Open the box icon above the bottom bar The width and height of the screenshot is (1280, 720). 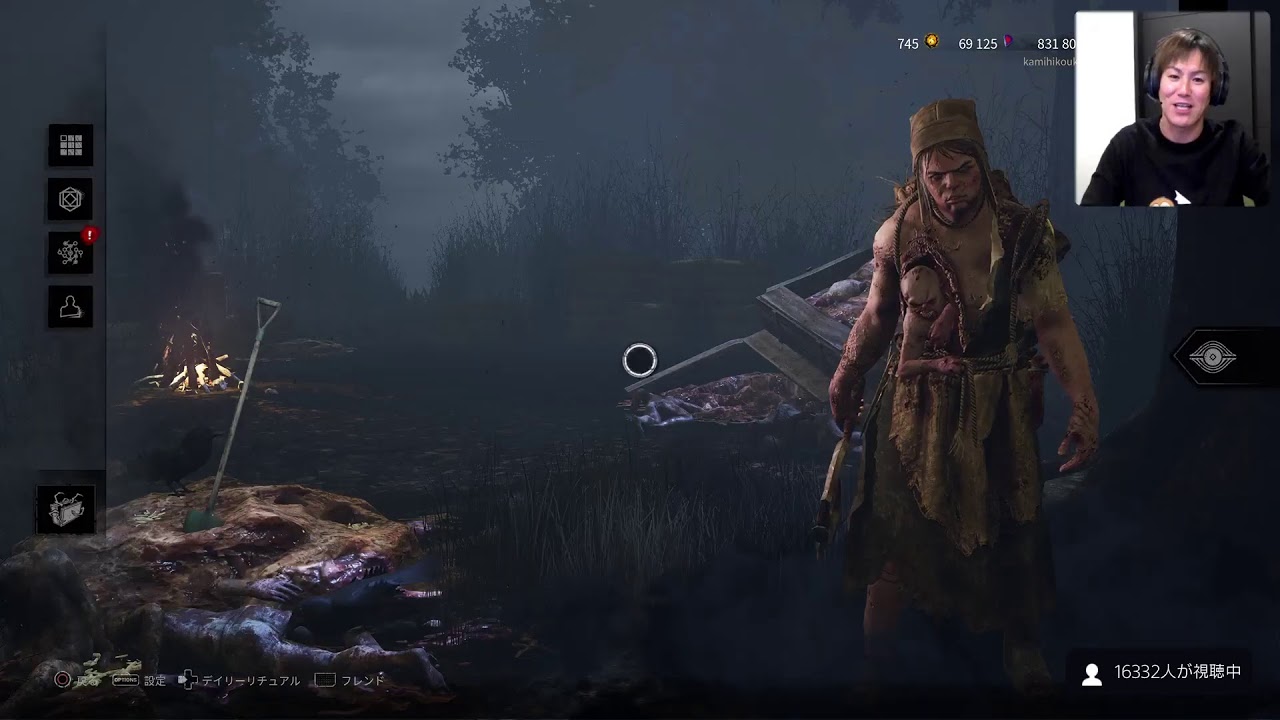tap(68, 509)
